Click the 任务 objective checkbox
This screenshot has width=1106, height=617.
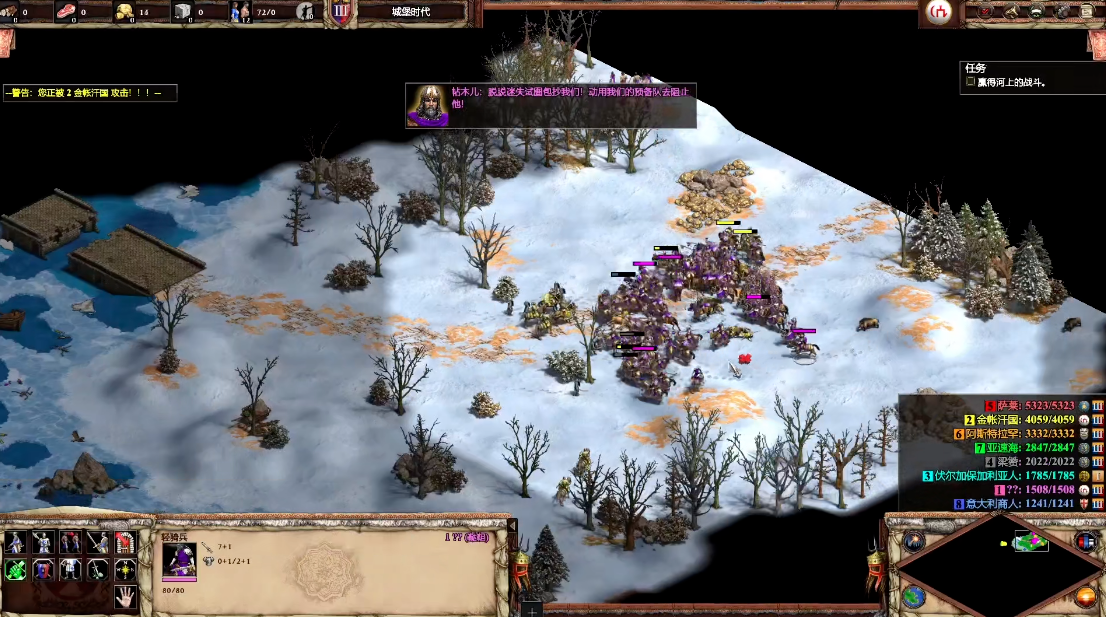(x=970, y=82)
